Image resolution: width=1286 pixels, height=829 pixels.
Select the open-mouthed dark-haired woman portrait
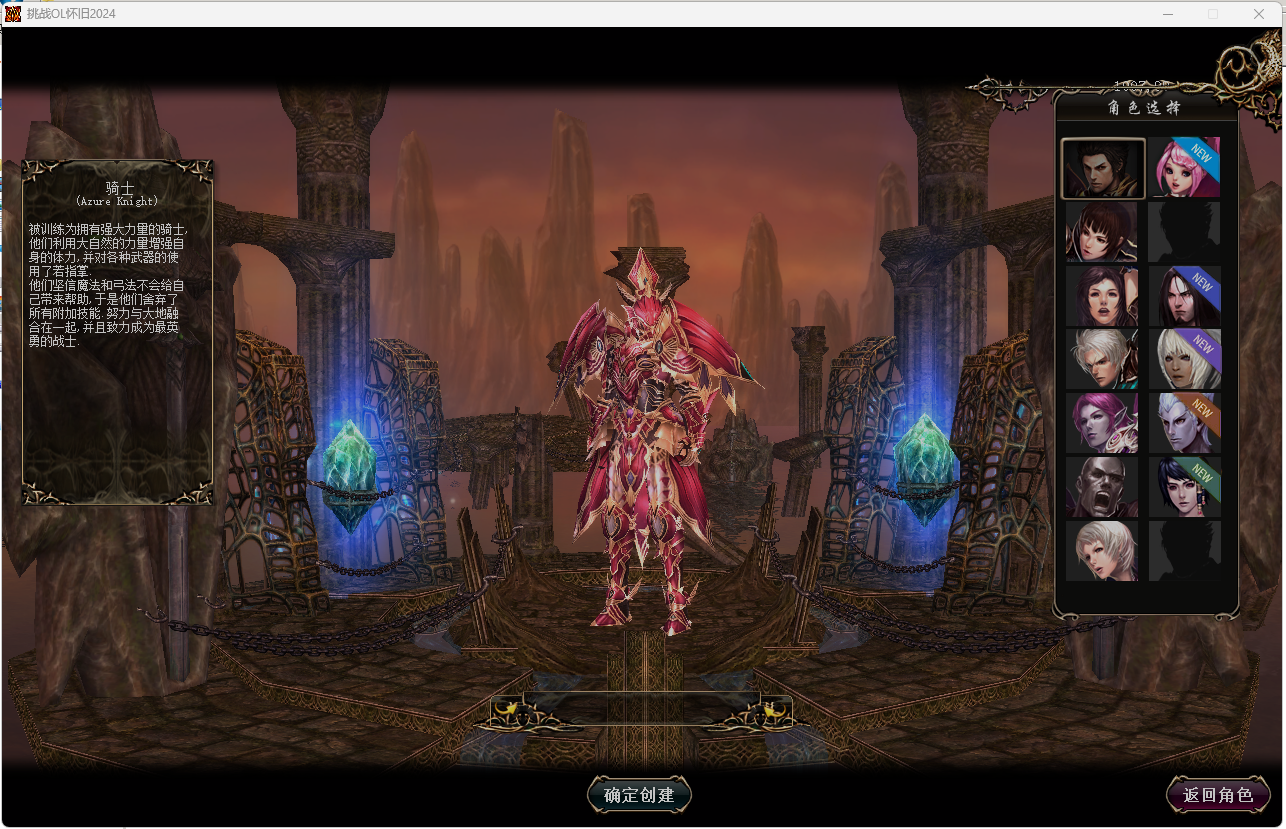coord(1102,296)
